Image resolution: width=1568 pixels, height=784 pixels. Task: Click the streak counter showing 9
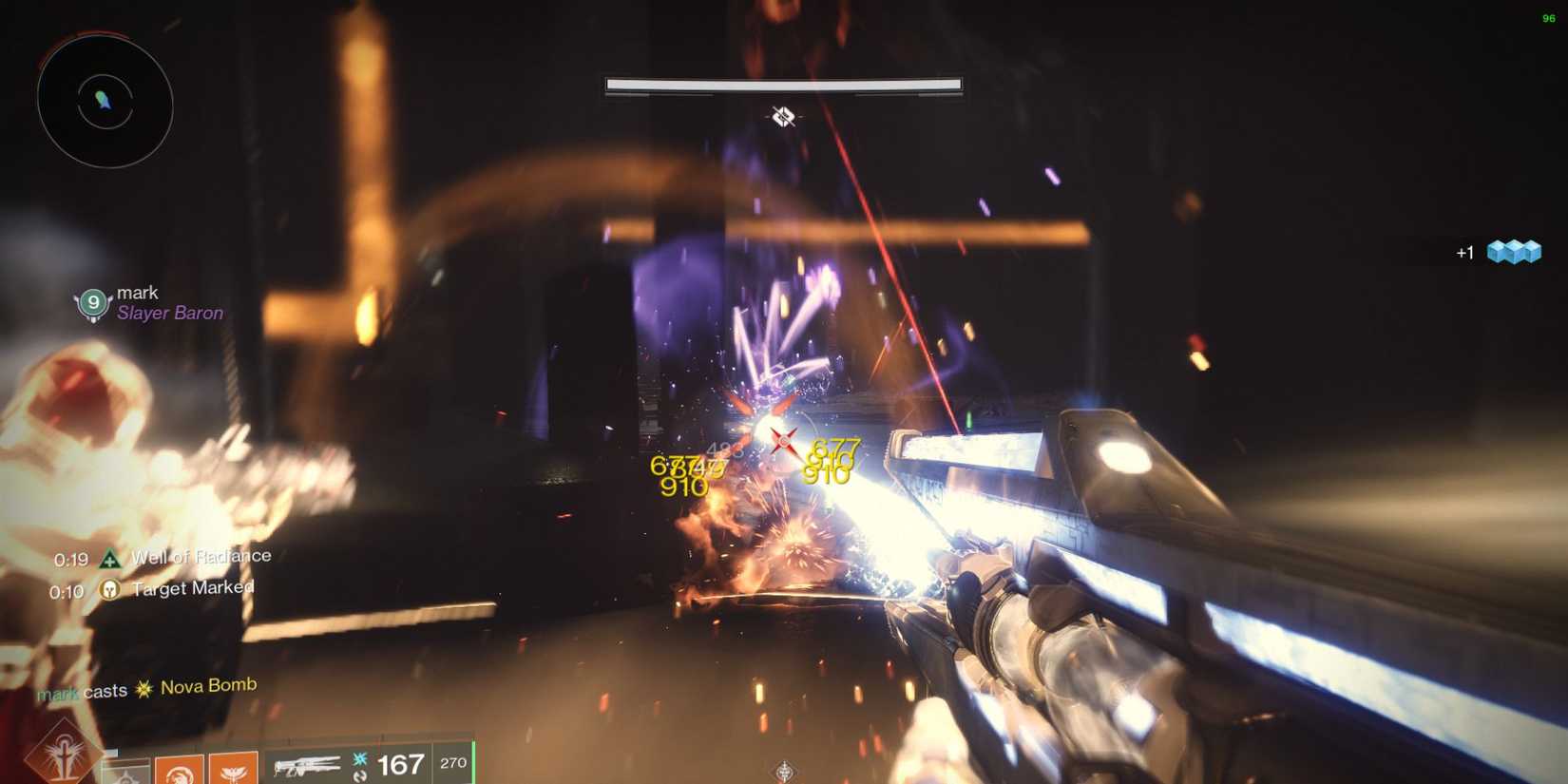click(x=93, y=302)
